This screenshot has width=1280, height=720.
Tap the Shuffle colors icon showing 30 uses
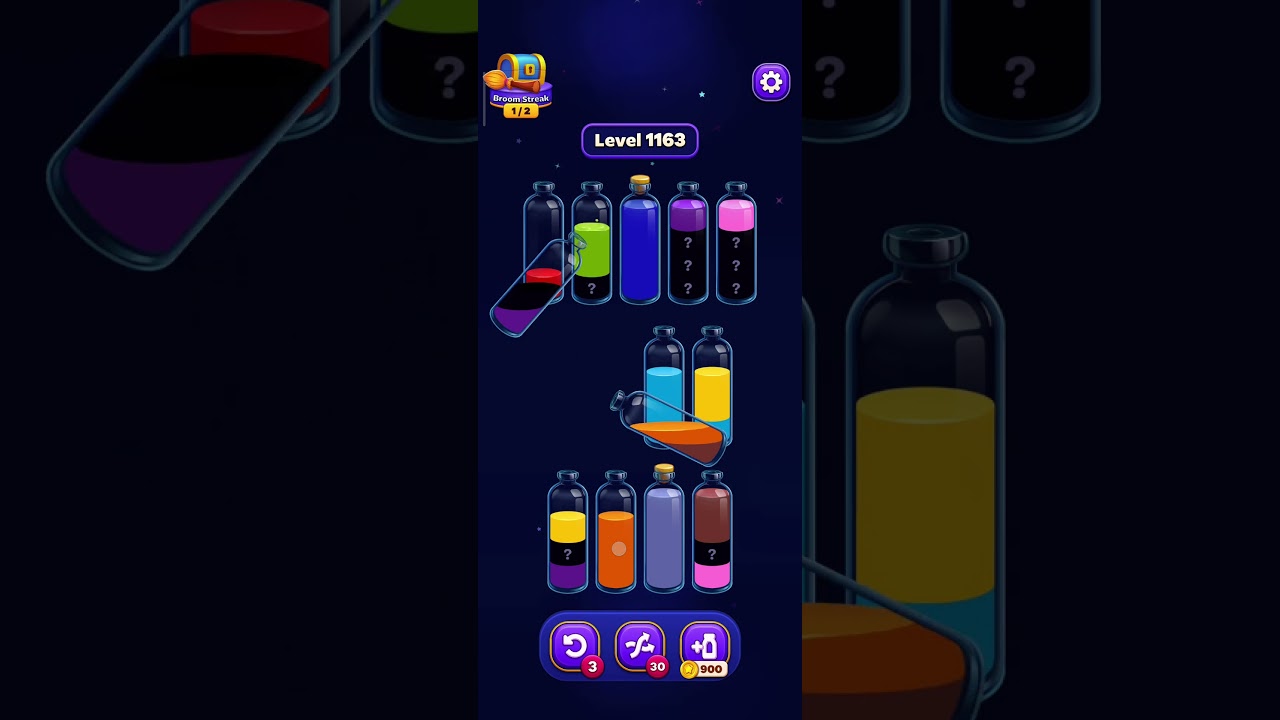640,645
